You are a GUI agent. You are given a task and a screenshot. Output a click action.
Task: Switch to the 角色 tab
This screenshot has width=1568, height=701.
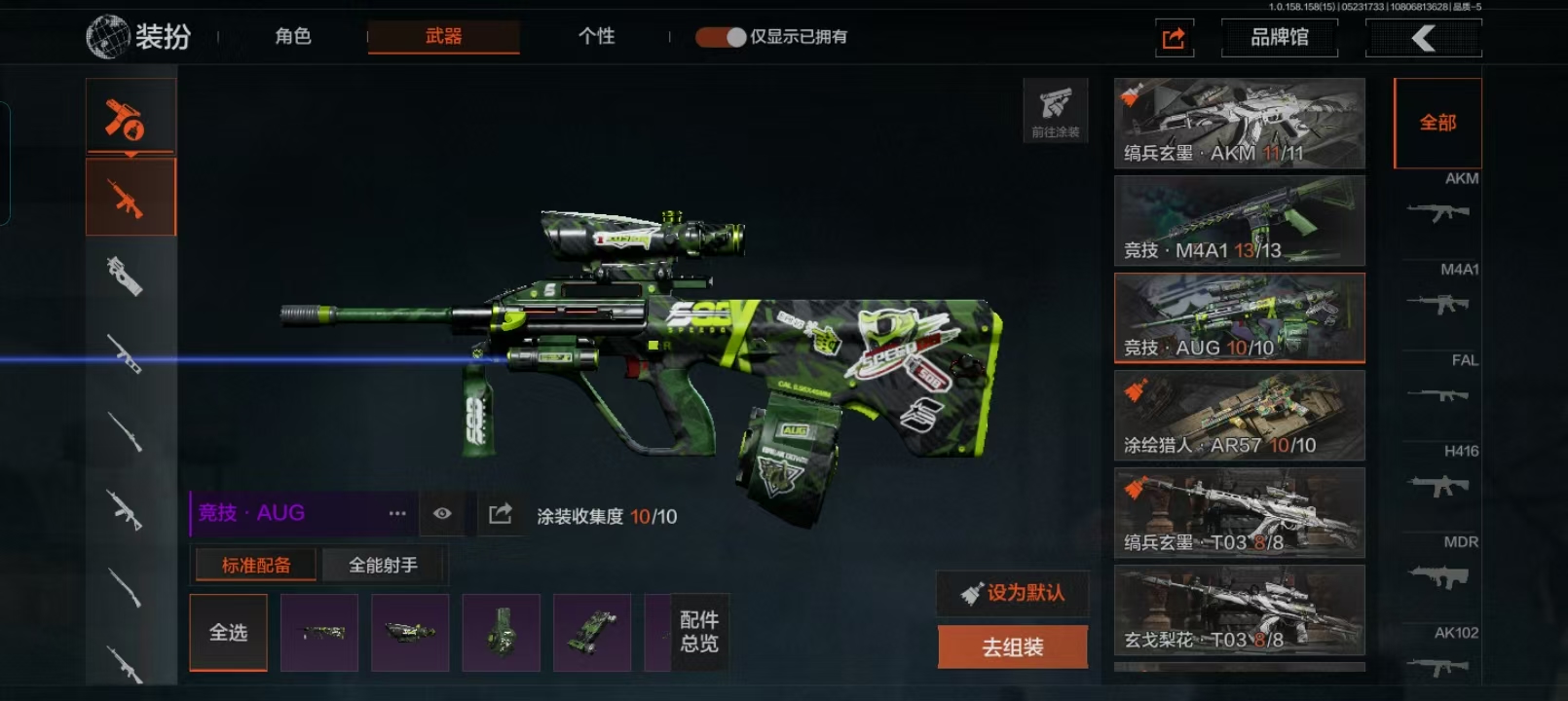292,37
